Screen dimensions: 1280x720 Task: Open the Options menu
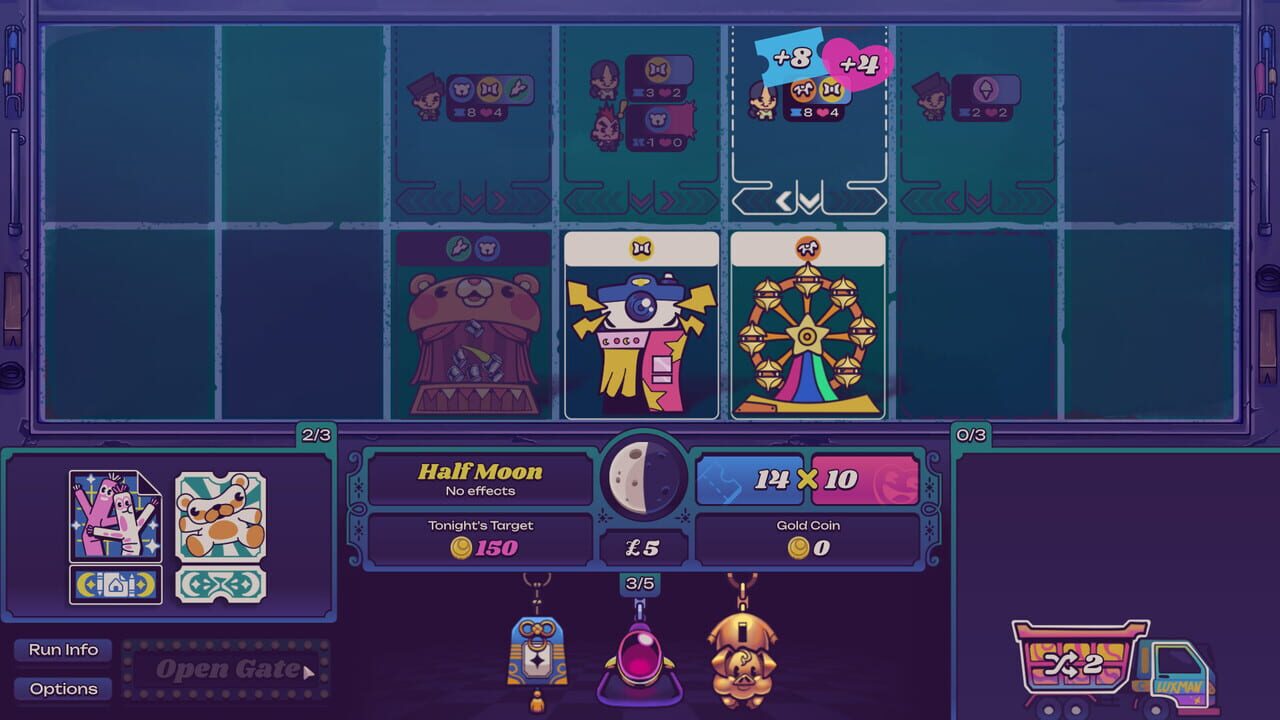(x=62, y=689)
